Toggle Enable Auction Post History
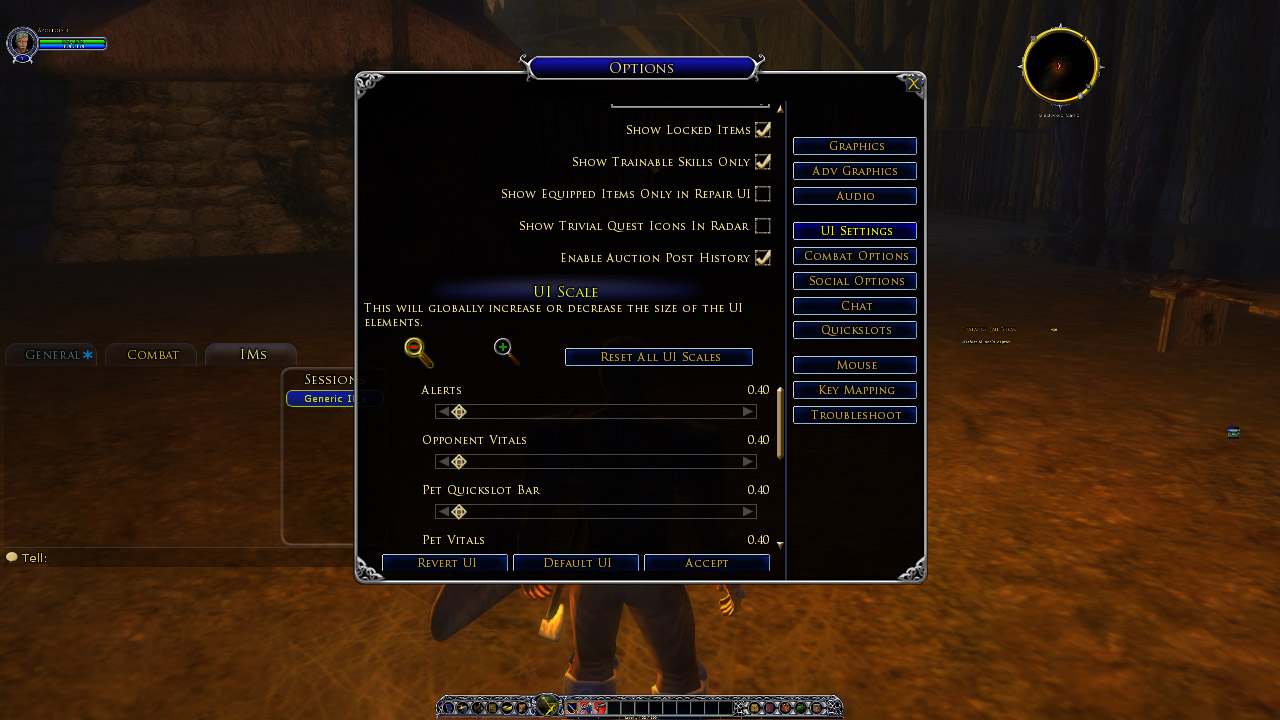Screen dimensions: 1280x720 (x=763, y=258)
